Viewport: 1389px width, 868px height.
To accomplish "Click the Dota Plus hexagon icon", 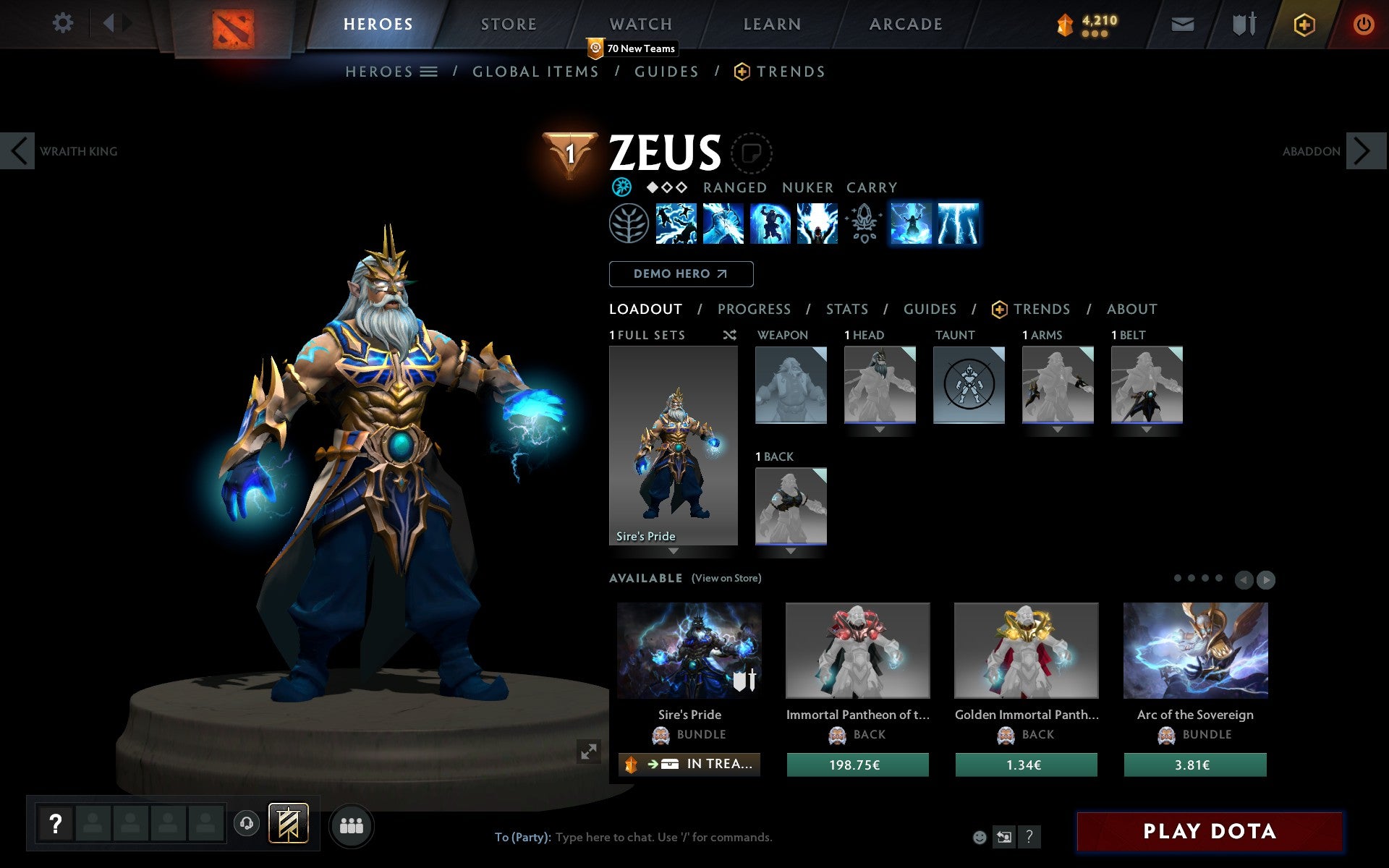I will 1304,23.
